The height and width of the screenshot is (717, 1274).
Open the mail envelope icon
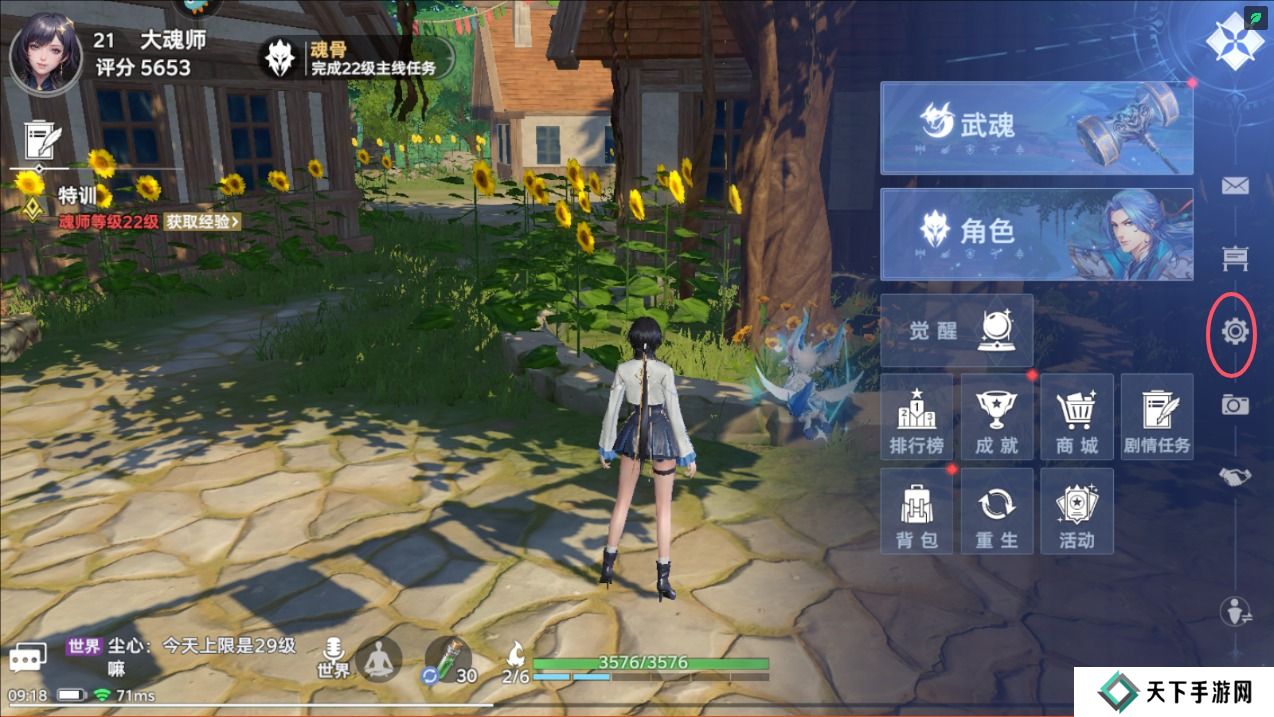tap(1235, 186)
